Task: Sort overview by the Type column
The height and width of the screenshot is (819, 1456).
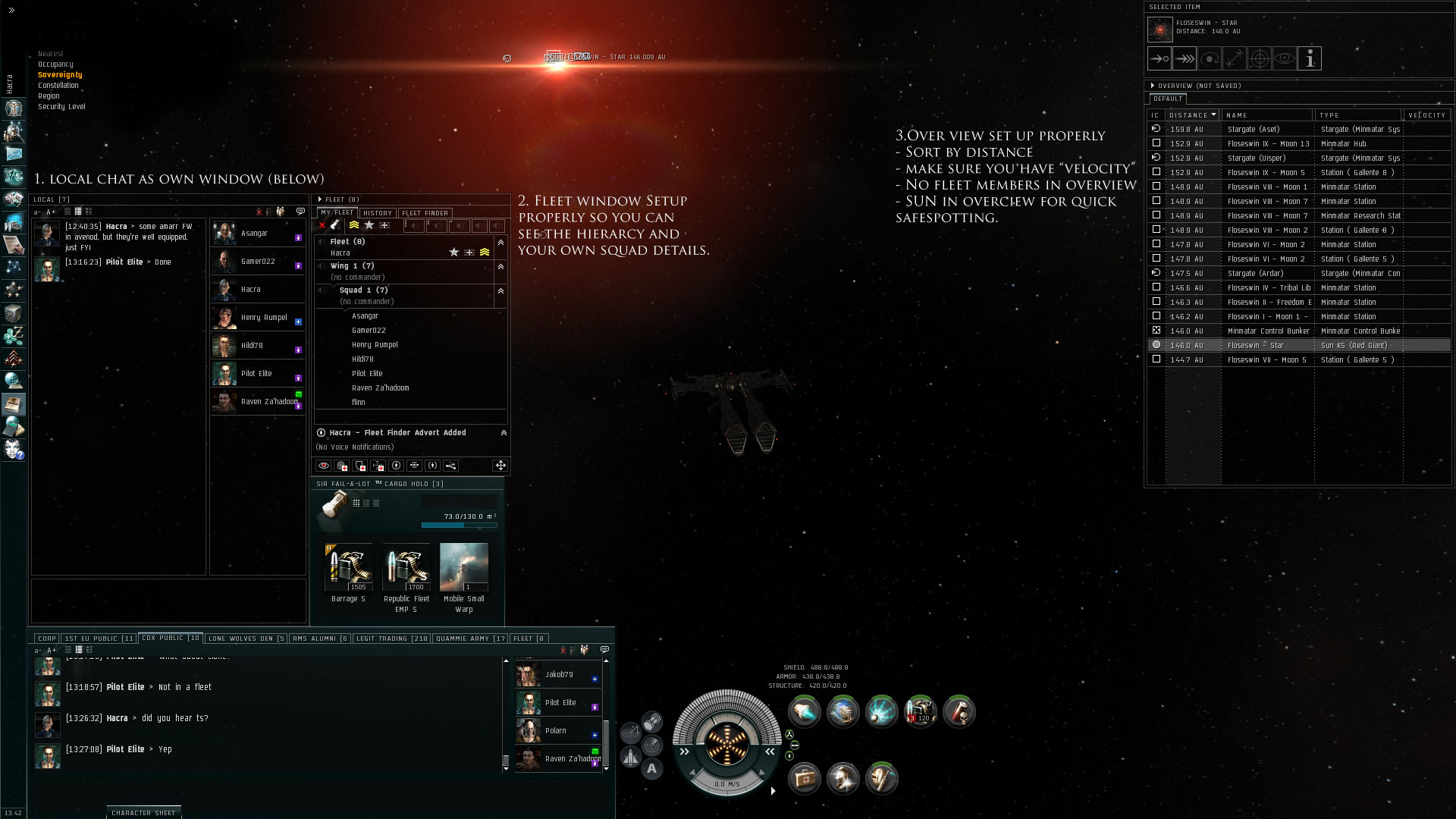Action: tap(1357, 115)
